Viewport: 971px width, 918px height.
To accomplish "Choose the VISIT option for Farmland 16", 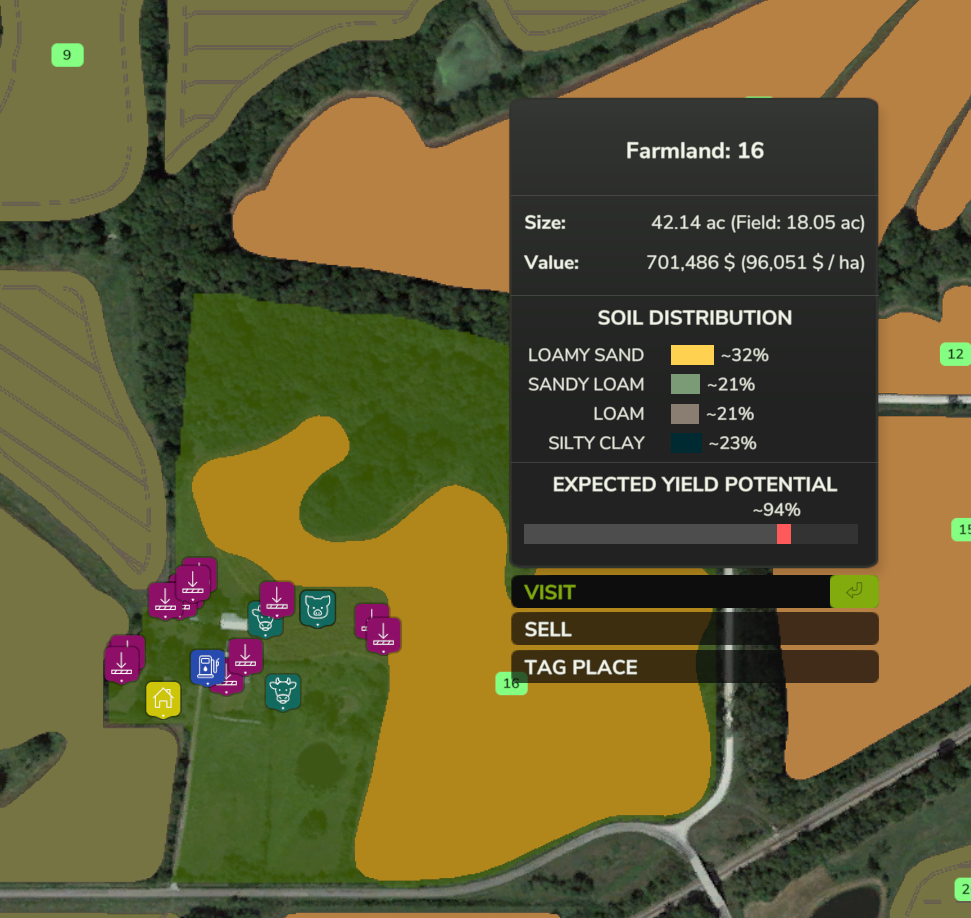I will pos(672,592).
